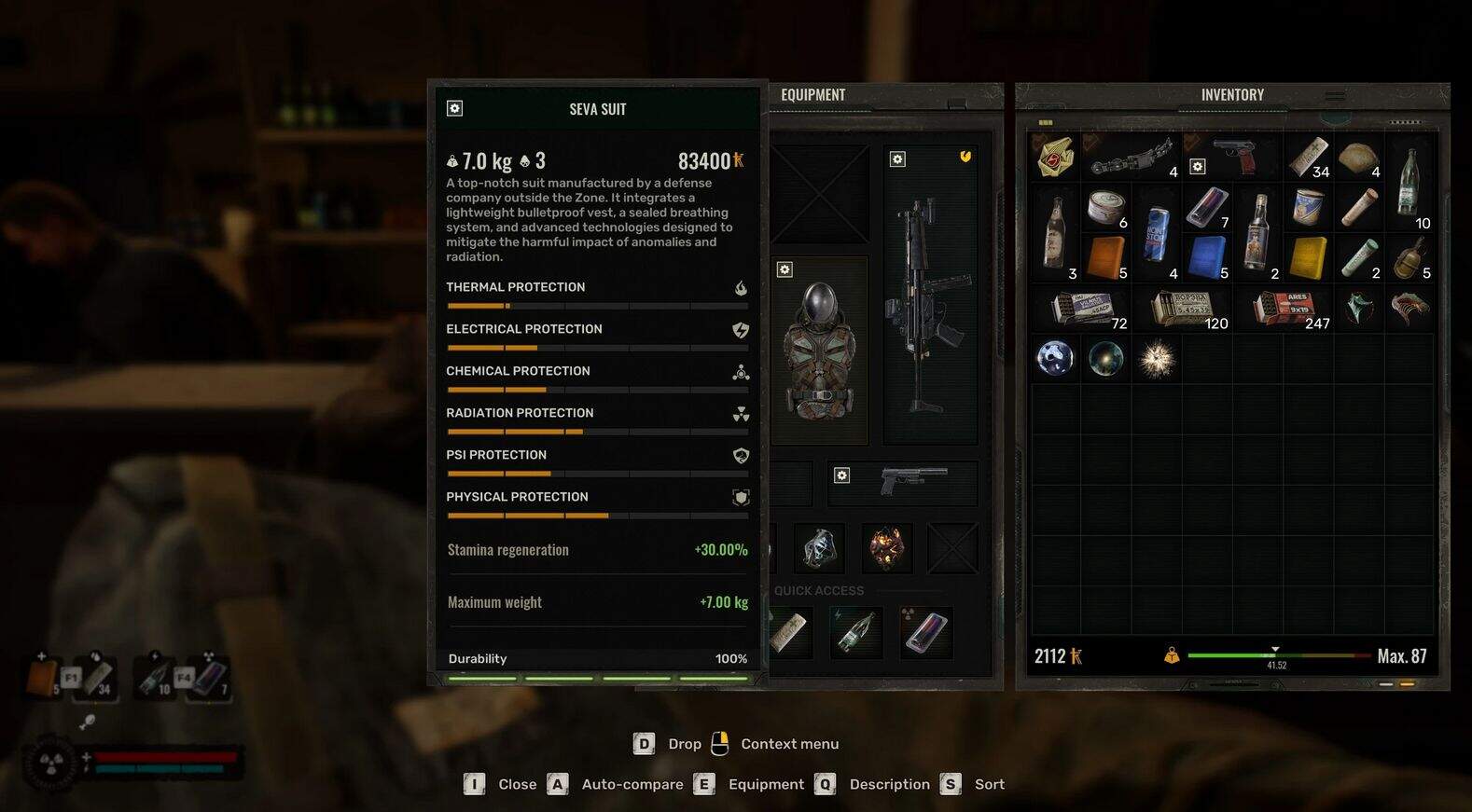Pick the spiky sparkling artifact in inventory
1472x812 pixels.
[x=1157, y=359]
